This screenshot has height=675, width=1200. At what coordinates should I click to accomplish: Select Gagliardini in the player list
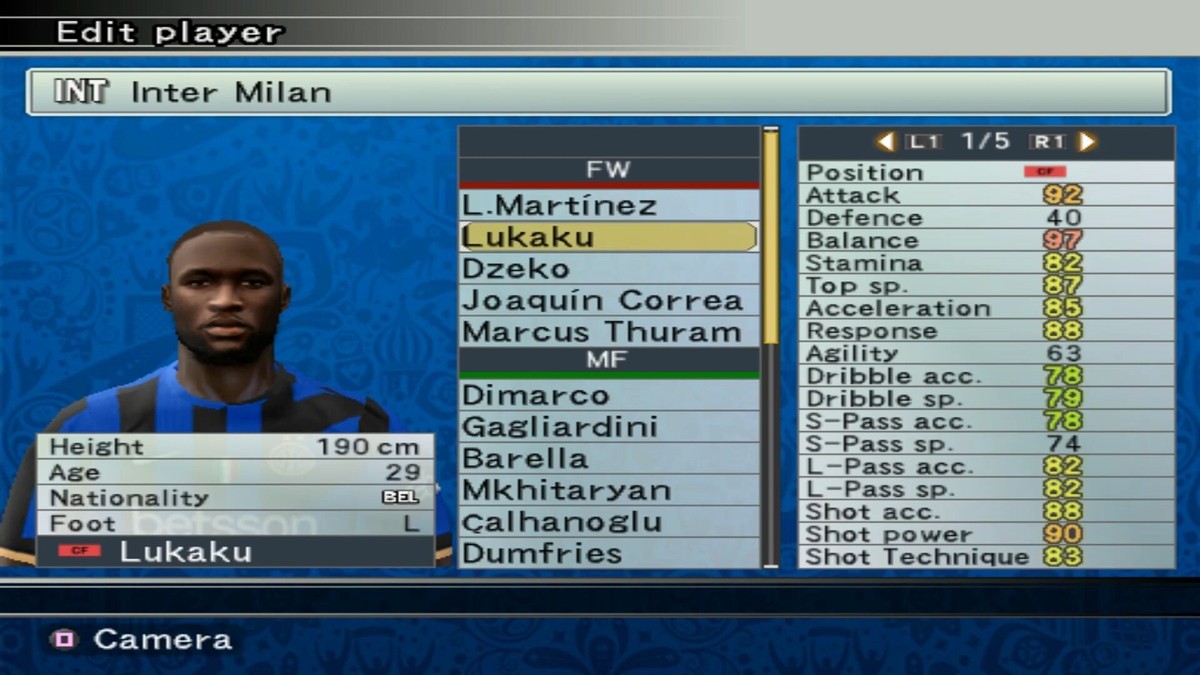click(608, 427)
